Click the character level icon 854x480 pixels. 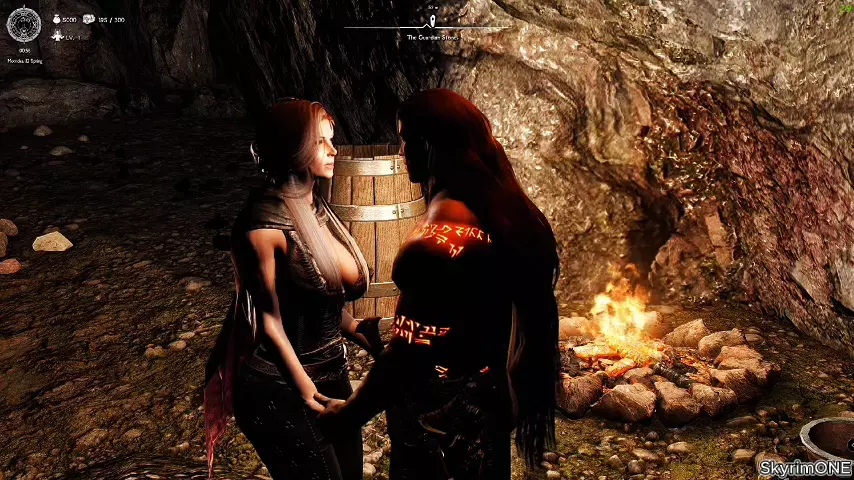58,35
